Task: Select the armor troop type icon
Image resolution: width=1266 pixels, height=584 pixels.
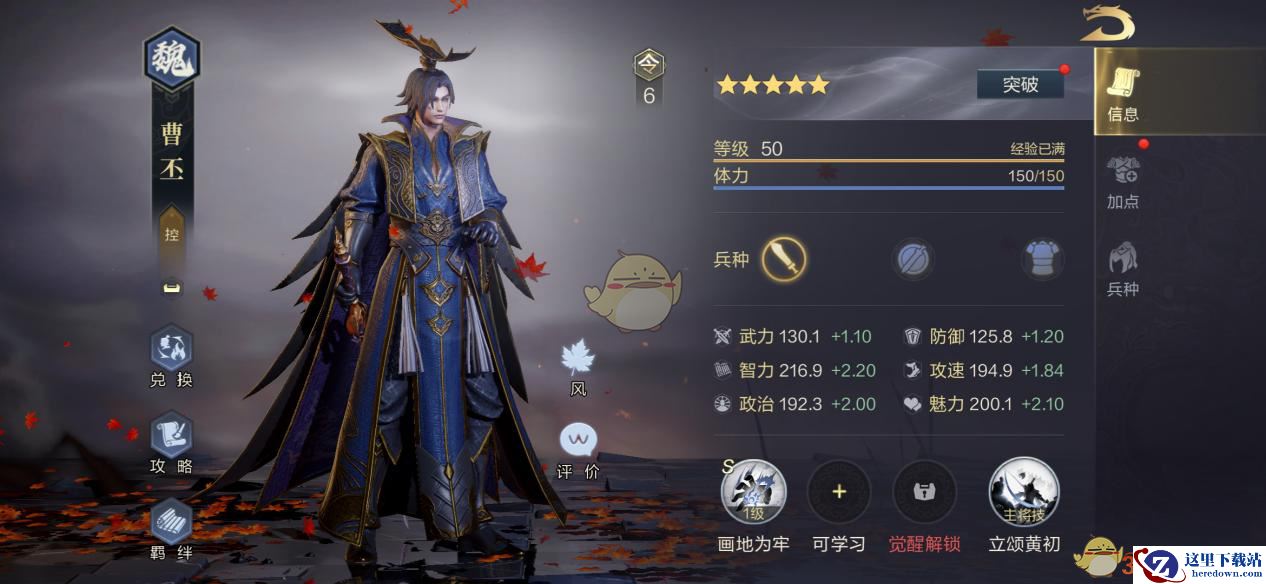Action: [1041, 260]
